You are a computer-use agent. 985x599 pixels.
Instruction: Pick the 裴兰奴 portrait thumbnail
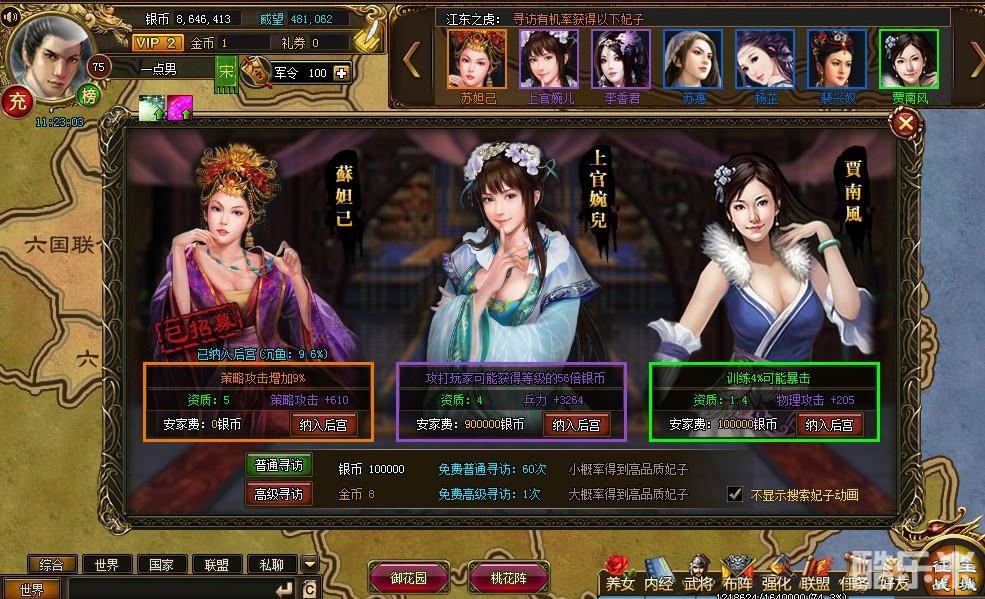point(837,59)
